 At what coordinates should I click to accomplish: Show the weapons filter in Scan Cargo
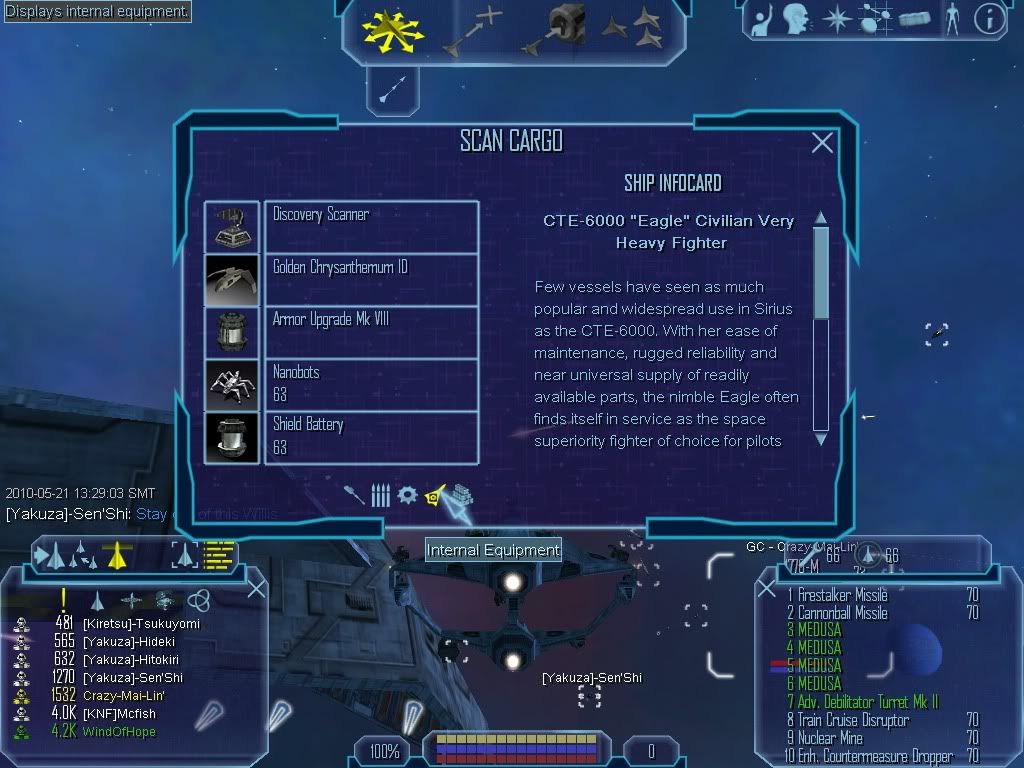[x=354, y=495]
